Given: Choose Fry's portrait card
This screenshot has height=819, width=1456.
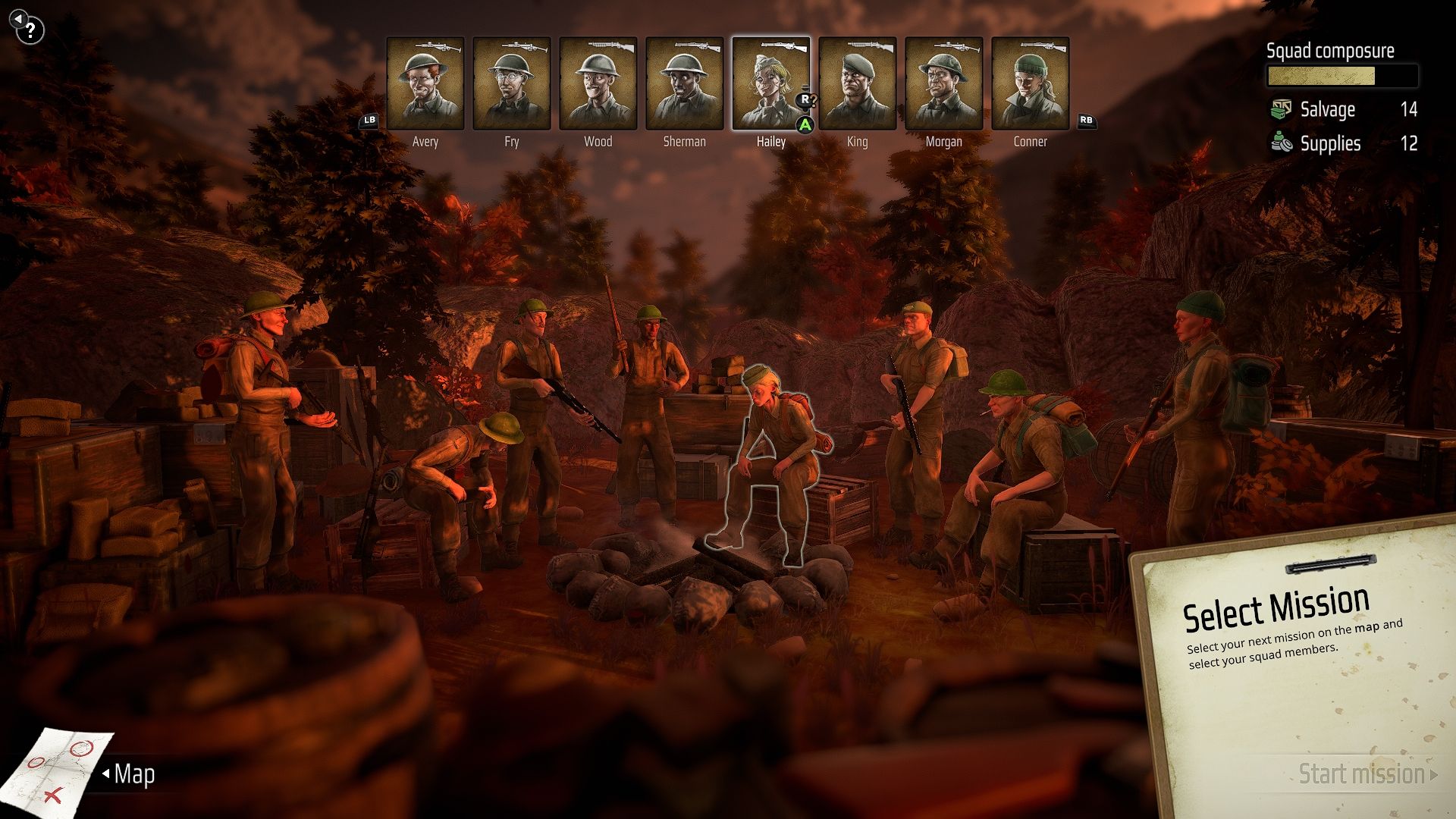Looking at the screenshot, I should tap(512, 83).
